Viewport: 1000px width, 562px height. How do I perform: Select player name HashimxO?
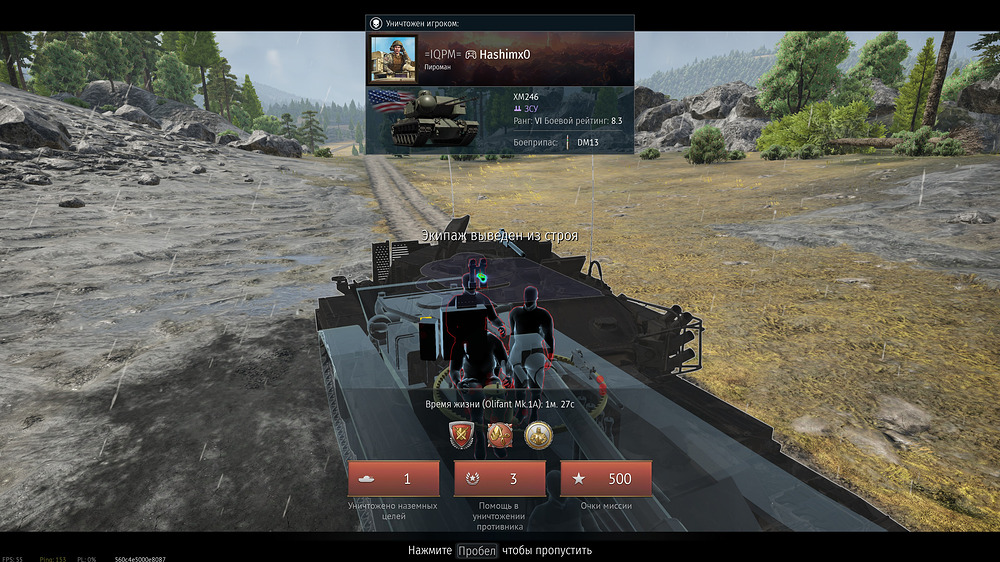(517, 53)
